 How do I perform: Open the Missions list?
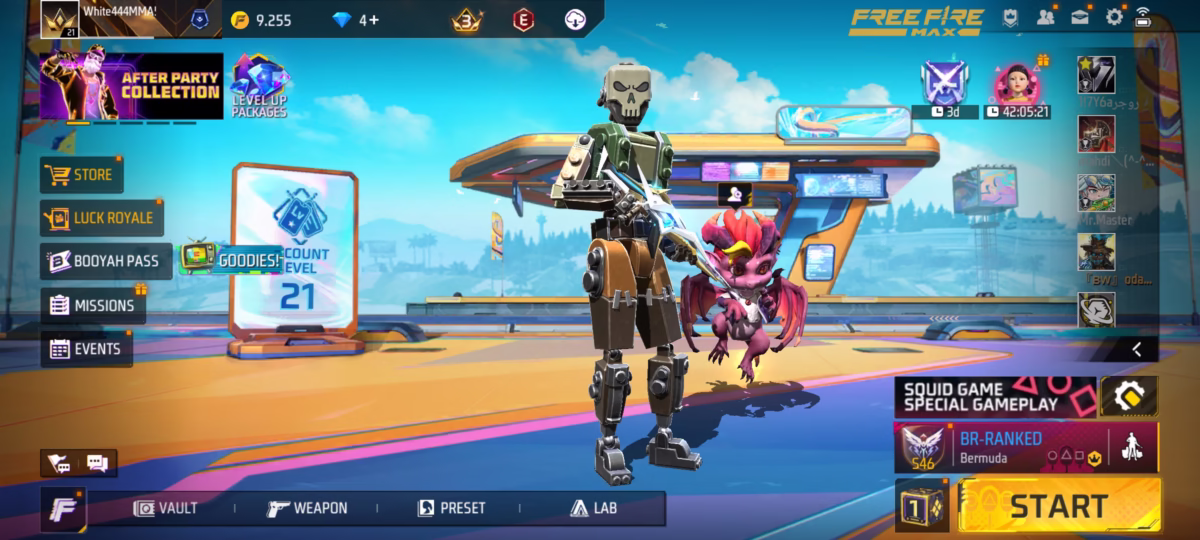tap(93, 306)
